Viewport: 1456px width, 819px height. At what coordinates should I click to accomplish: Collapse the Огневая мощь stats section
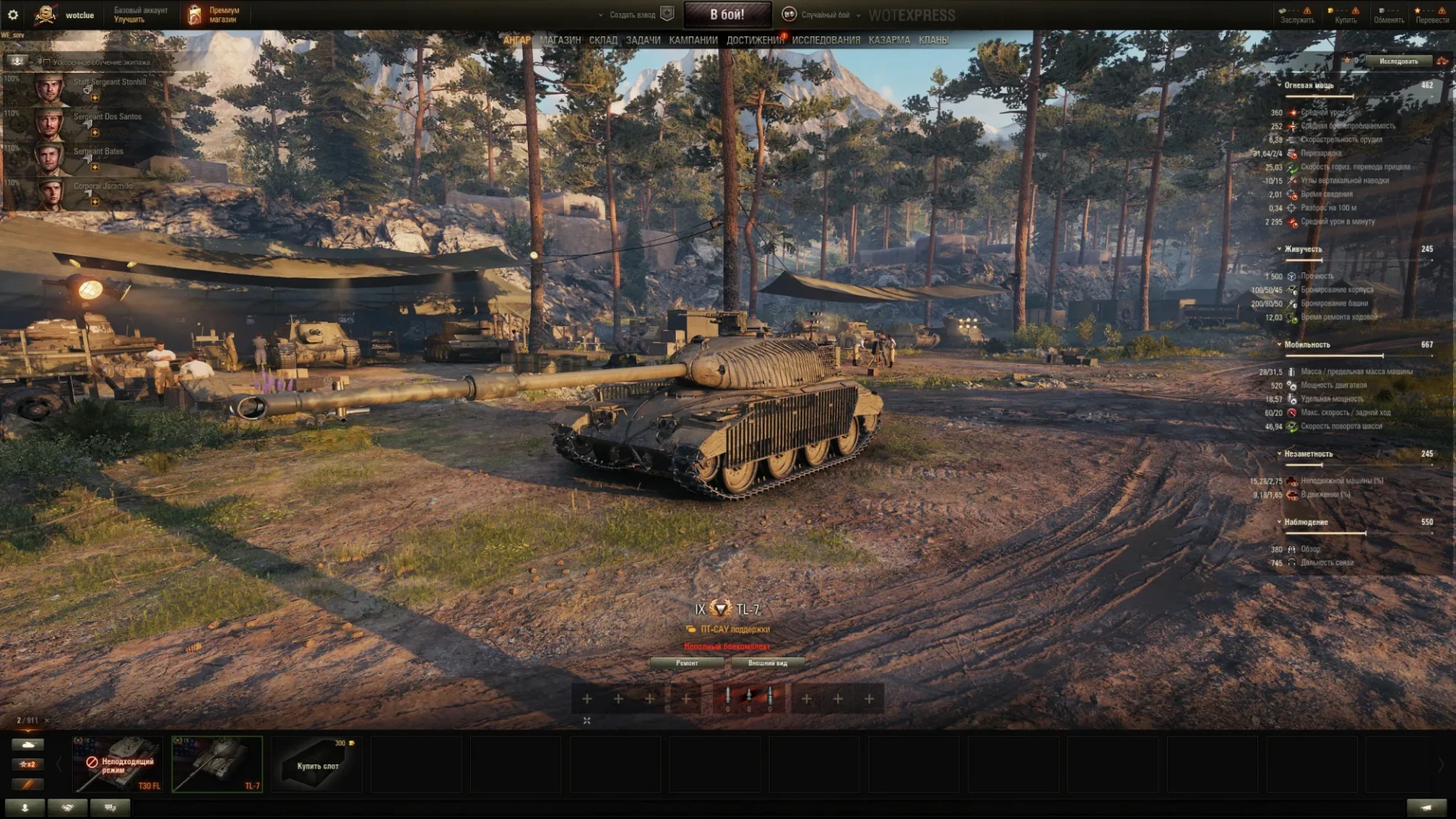(x=1280, y=86)
